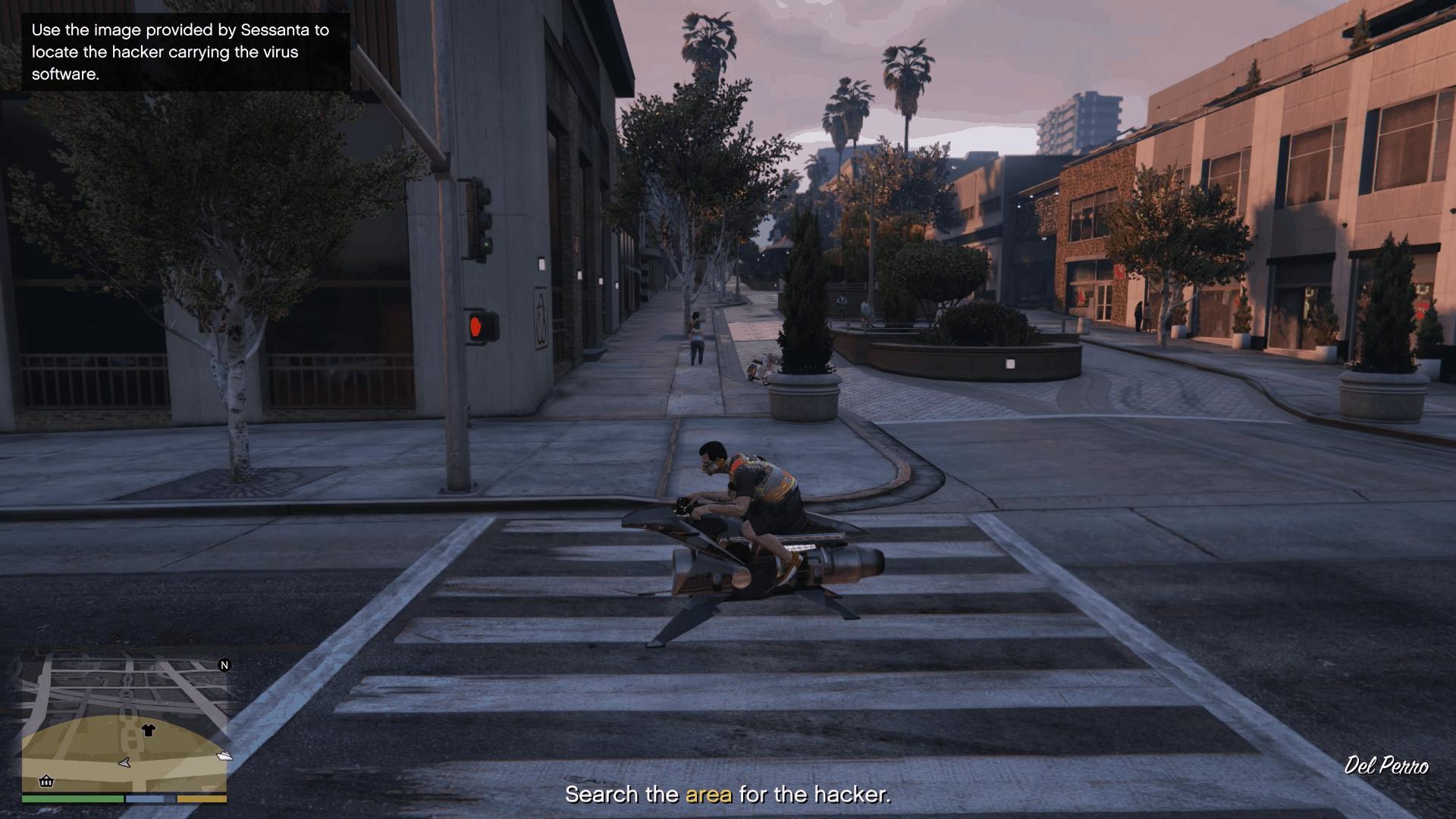The width and height of the screenshot is (1456, 819).
Task: Click the shopping basket store blip
Action: pos(46,781)
